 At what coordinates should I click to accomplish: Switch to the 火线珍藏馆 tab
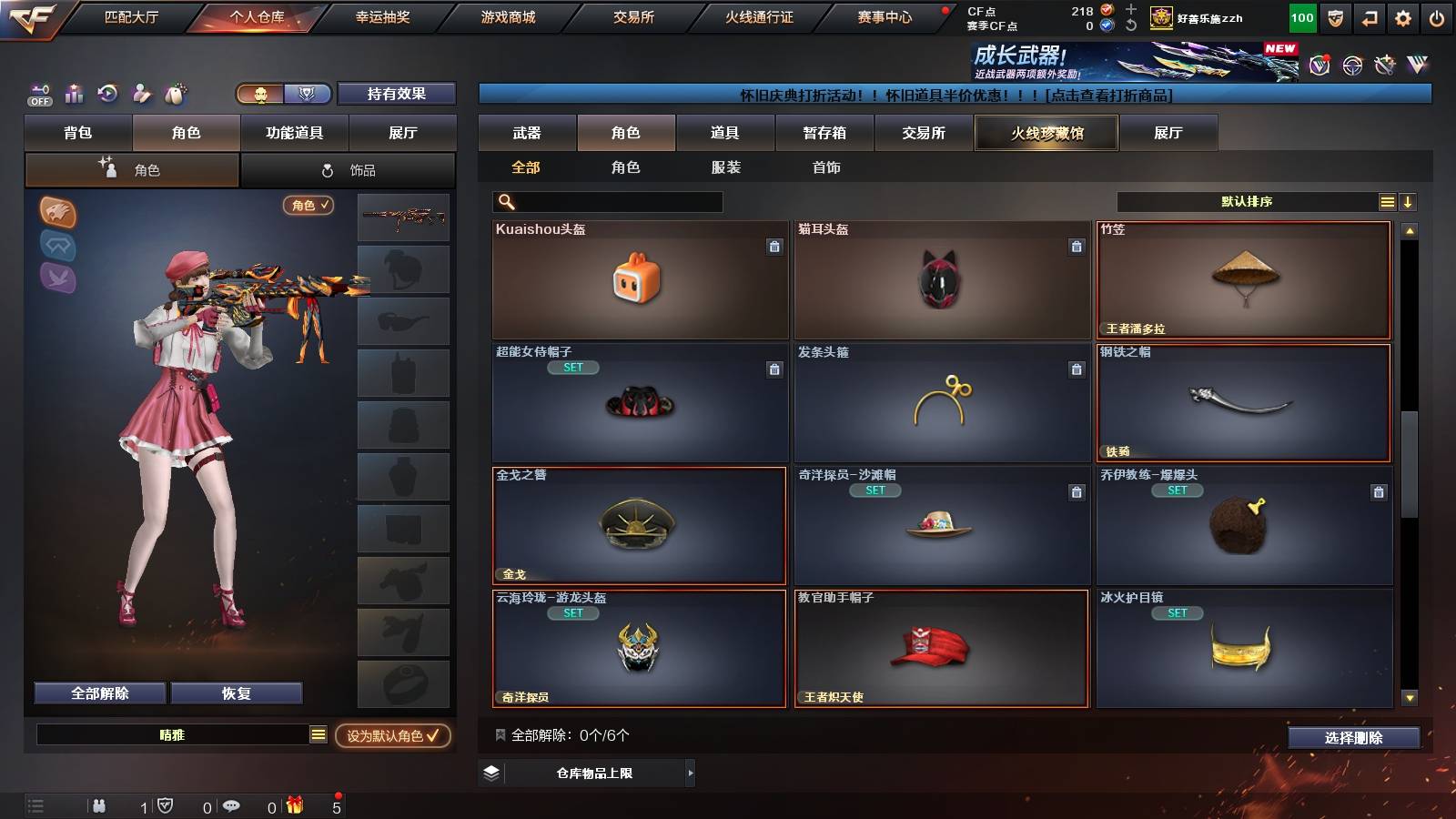coord(1046,133)
